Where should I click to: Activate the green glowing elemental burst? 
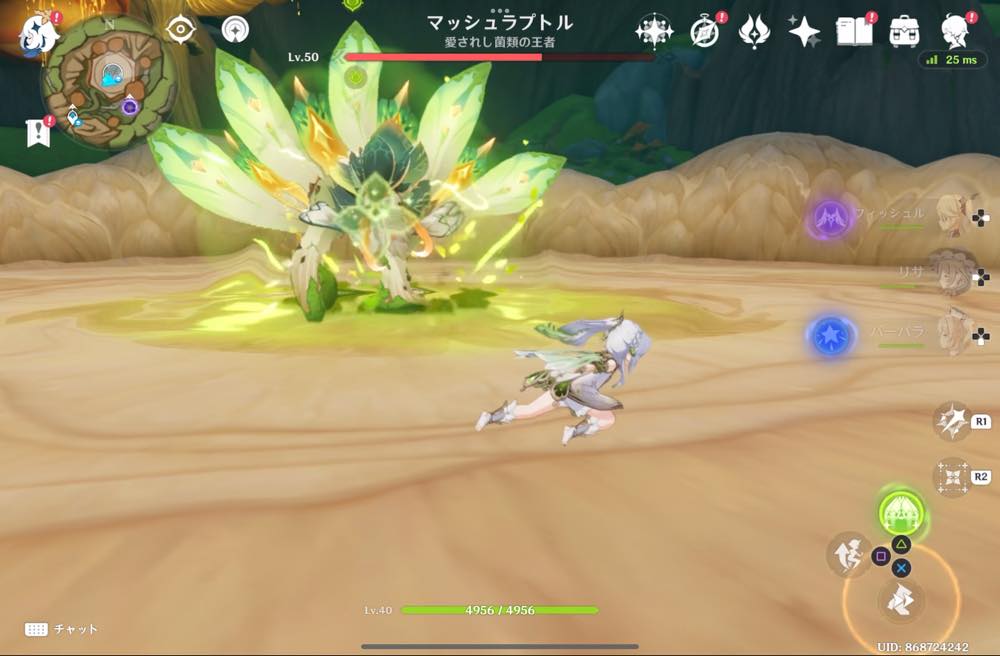click(x=901, y=512)
